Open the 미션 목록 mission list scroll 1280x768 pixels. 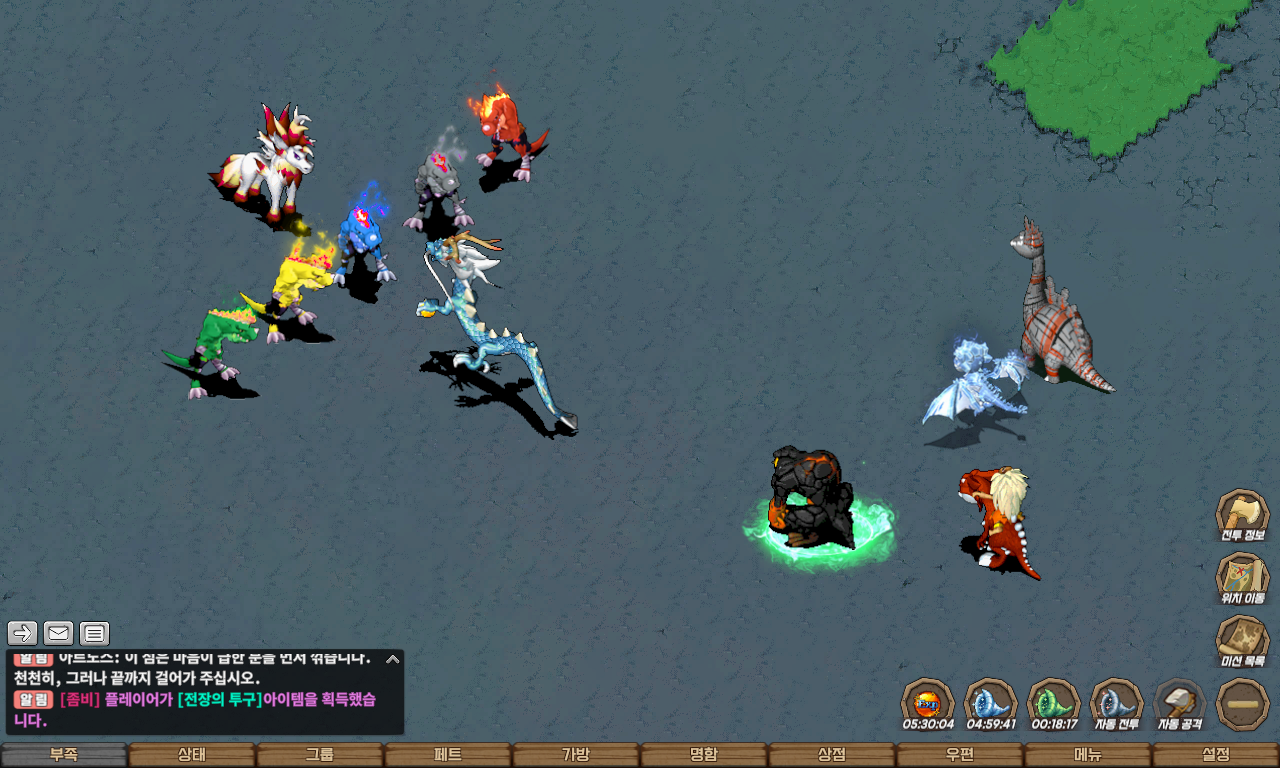[1242, 640]
